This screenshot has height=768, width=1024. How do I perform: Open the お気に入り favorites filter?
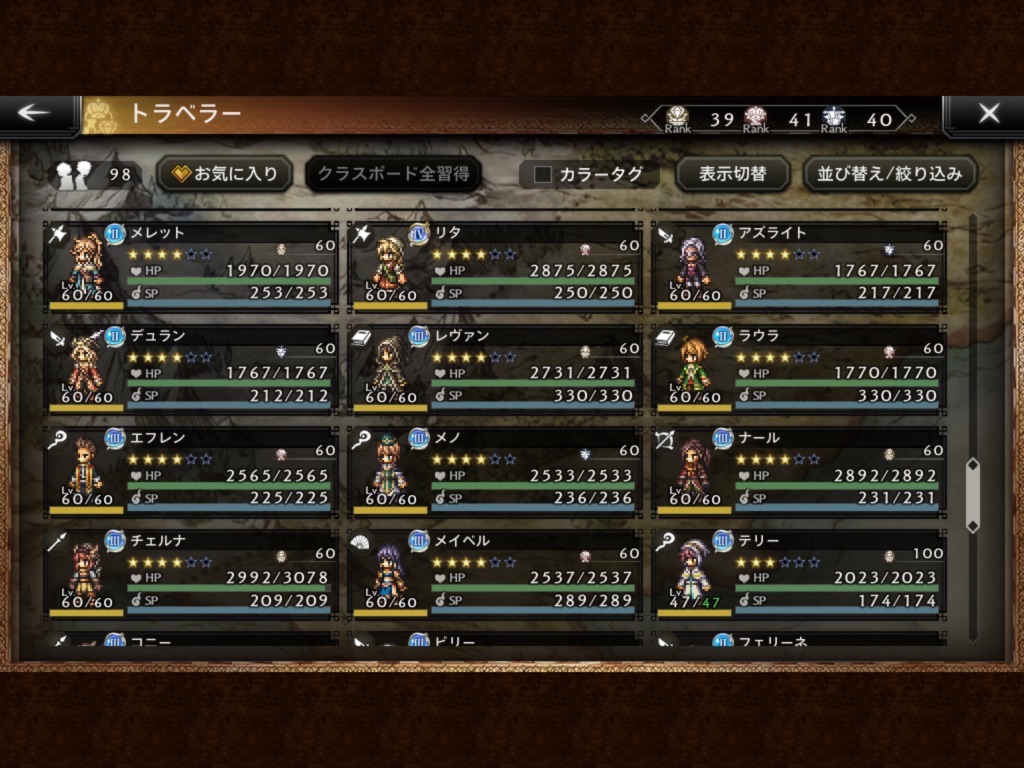pos(224,174)
